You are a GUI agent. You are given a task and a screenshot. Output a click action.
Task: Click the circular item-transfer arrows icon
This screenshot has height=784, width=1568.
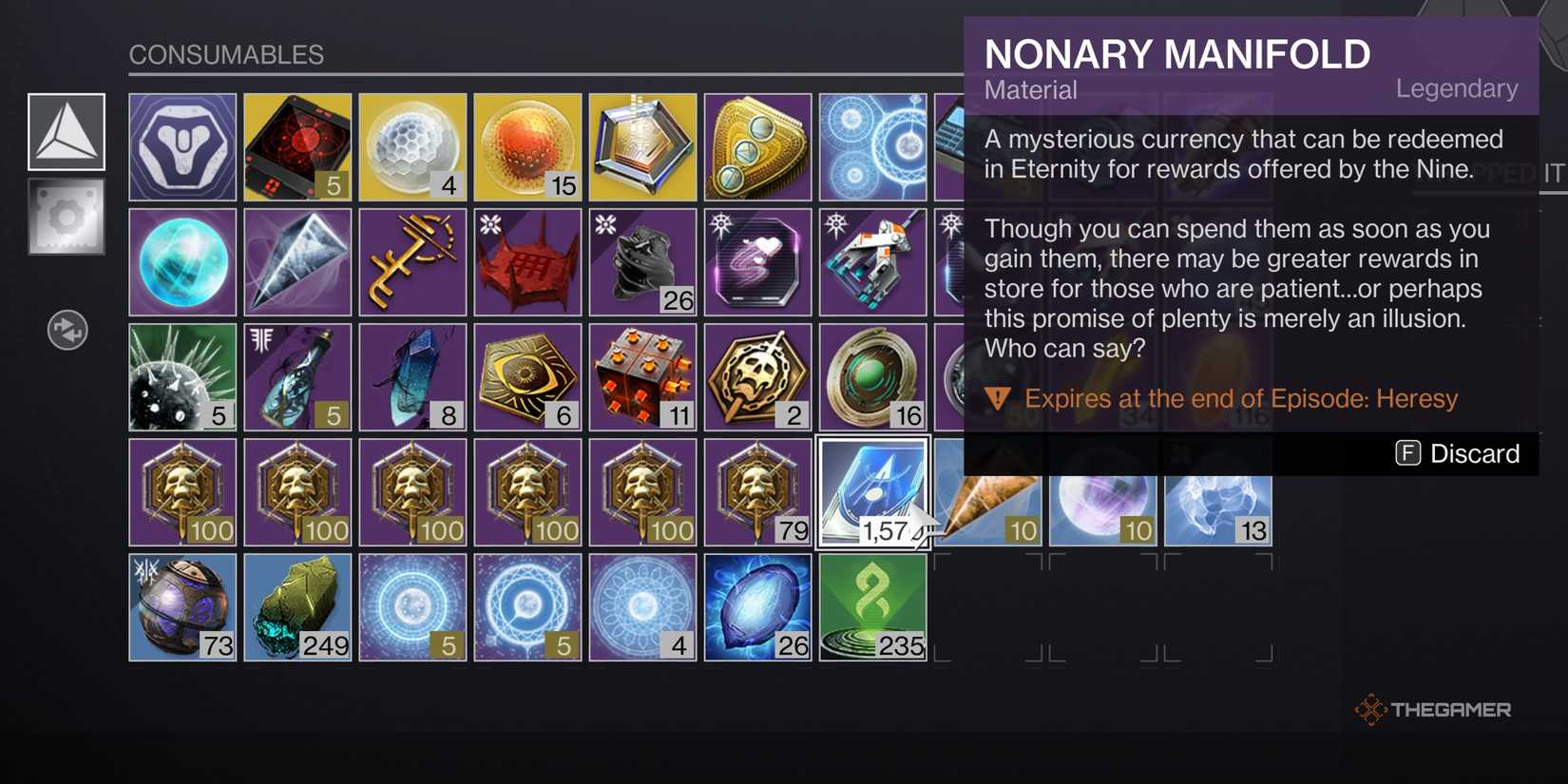coord(67,331)
